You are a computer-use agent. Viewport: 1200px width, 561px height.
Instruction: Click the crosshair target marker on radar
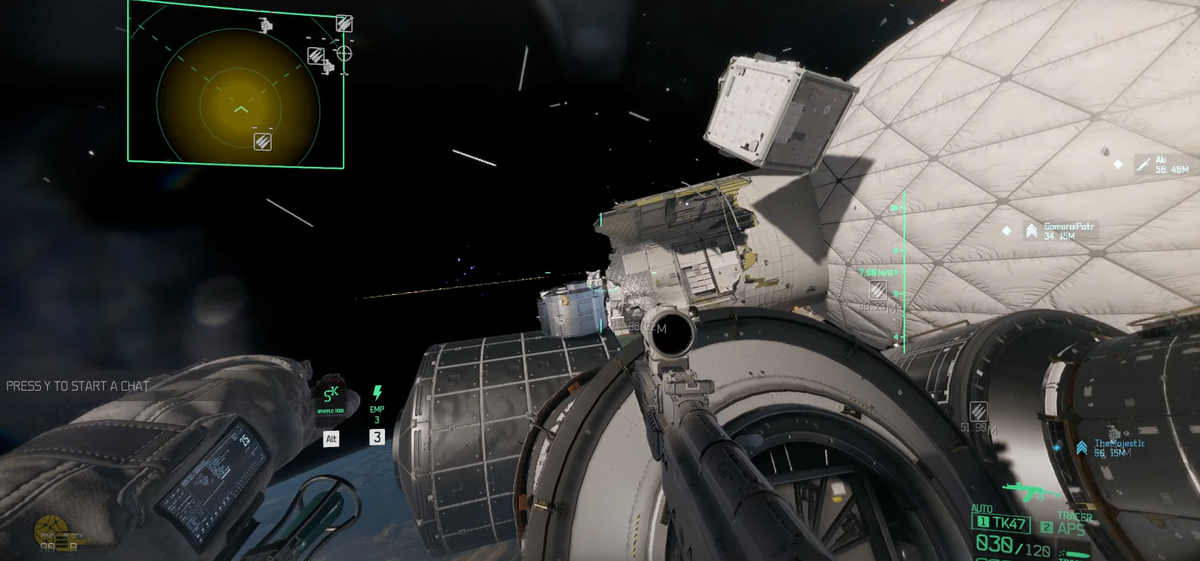coord(343,51)
